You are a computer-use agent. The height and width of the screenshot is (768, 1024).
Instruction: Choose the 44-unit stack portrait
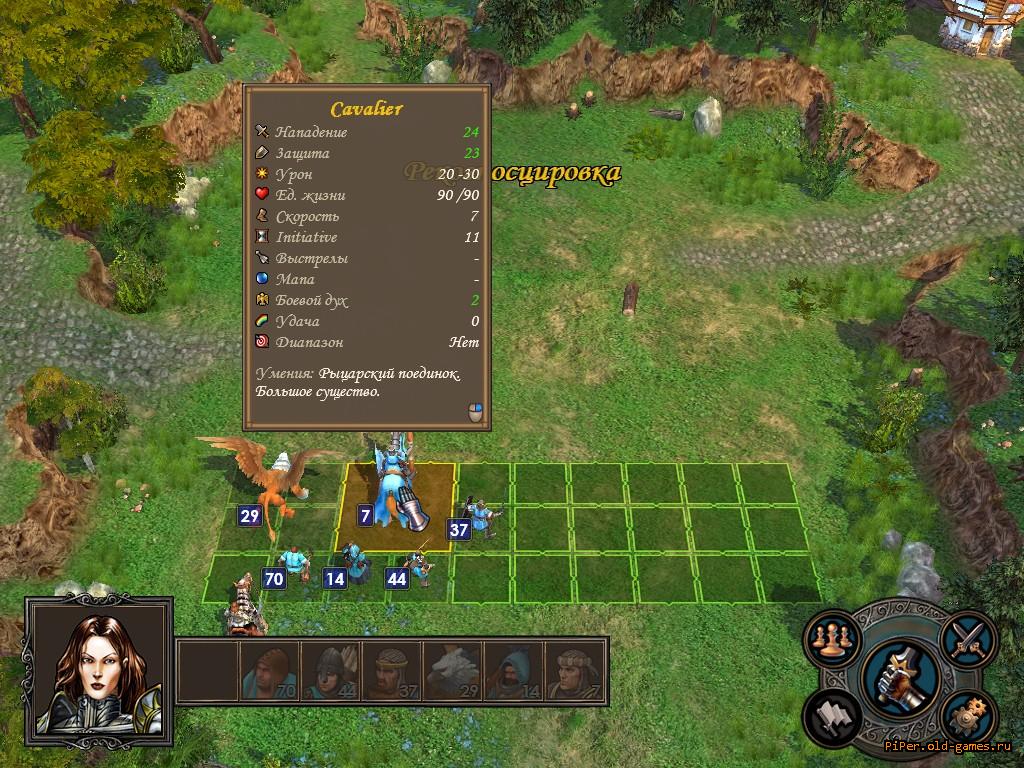point(330,670)
